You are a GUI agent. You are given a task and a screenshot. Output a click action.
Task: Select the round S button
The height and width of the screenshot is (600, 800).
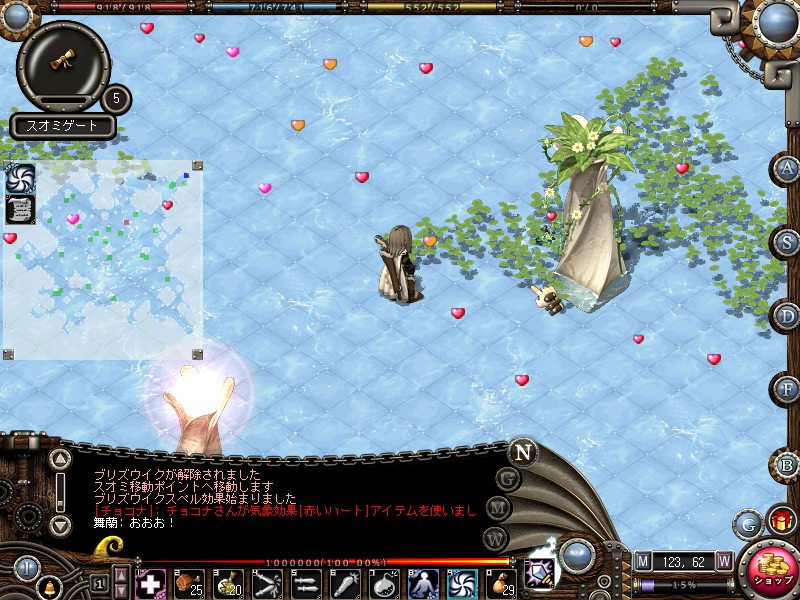pyautogui.click(x=788, y=242)
